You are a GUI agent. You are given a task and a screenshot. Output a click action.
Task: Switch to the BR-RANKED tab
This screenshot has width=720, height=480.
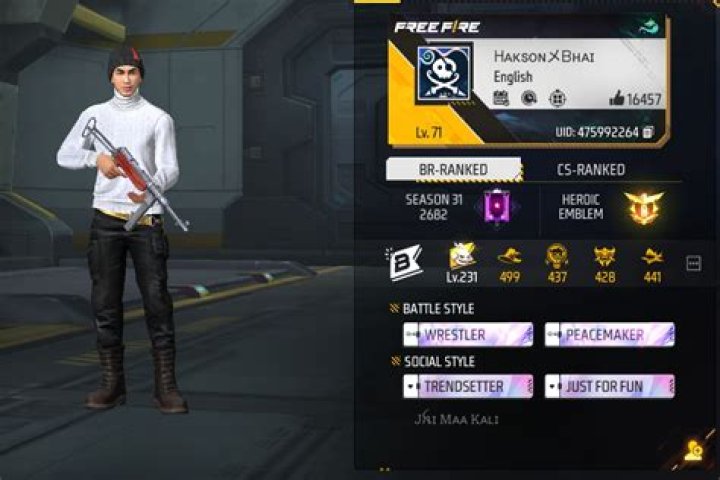453,170
